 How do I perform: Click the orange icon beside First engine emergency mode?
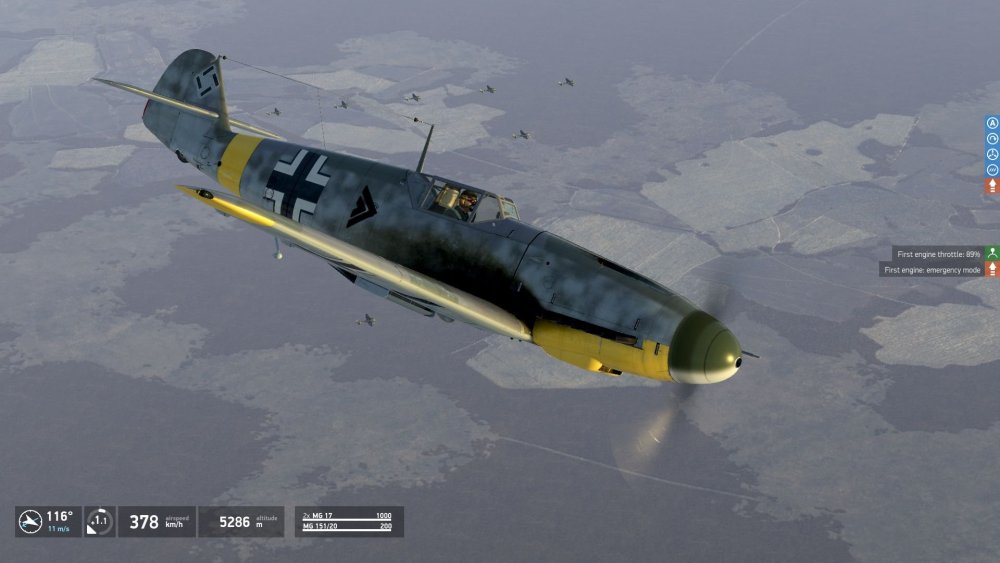pyautogui.click(x=992, y=270)
